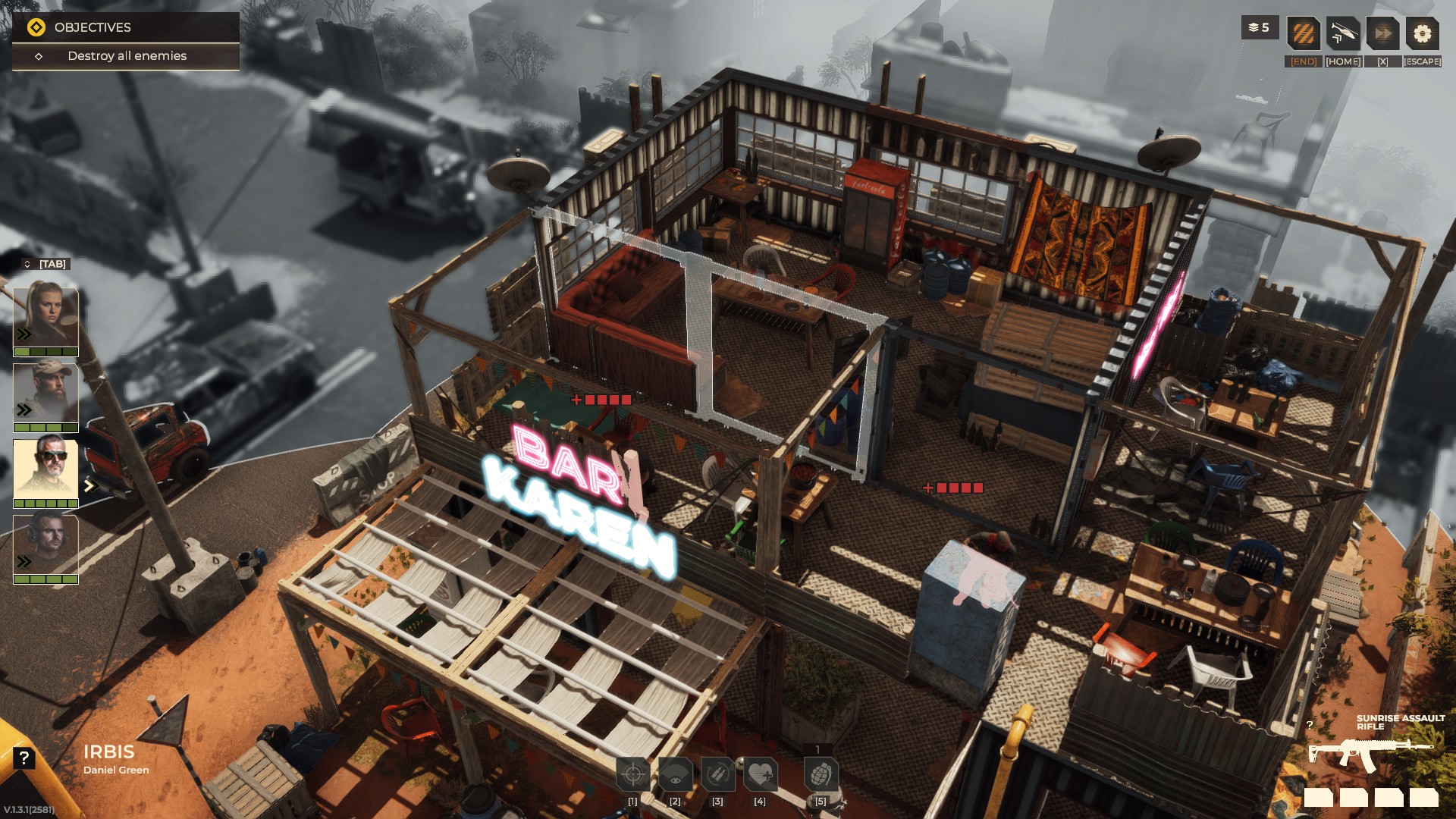Select the grenade ability
1456x819 pixels.
(821, 774)
